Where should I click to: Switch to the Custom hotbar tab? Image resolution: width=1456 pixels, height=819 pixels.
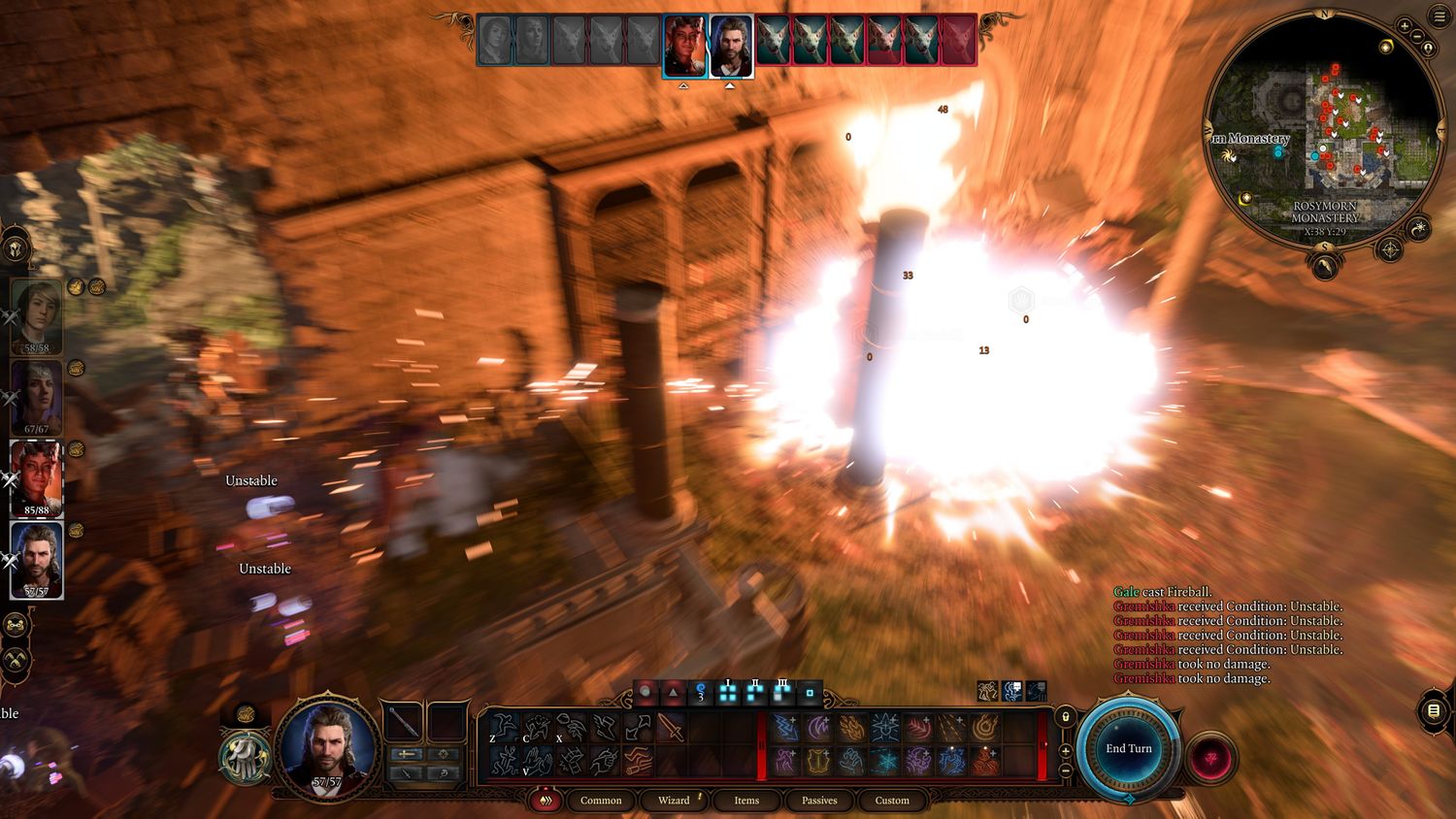coord(892,801)
